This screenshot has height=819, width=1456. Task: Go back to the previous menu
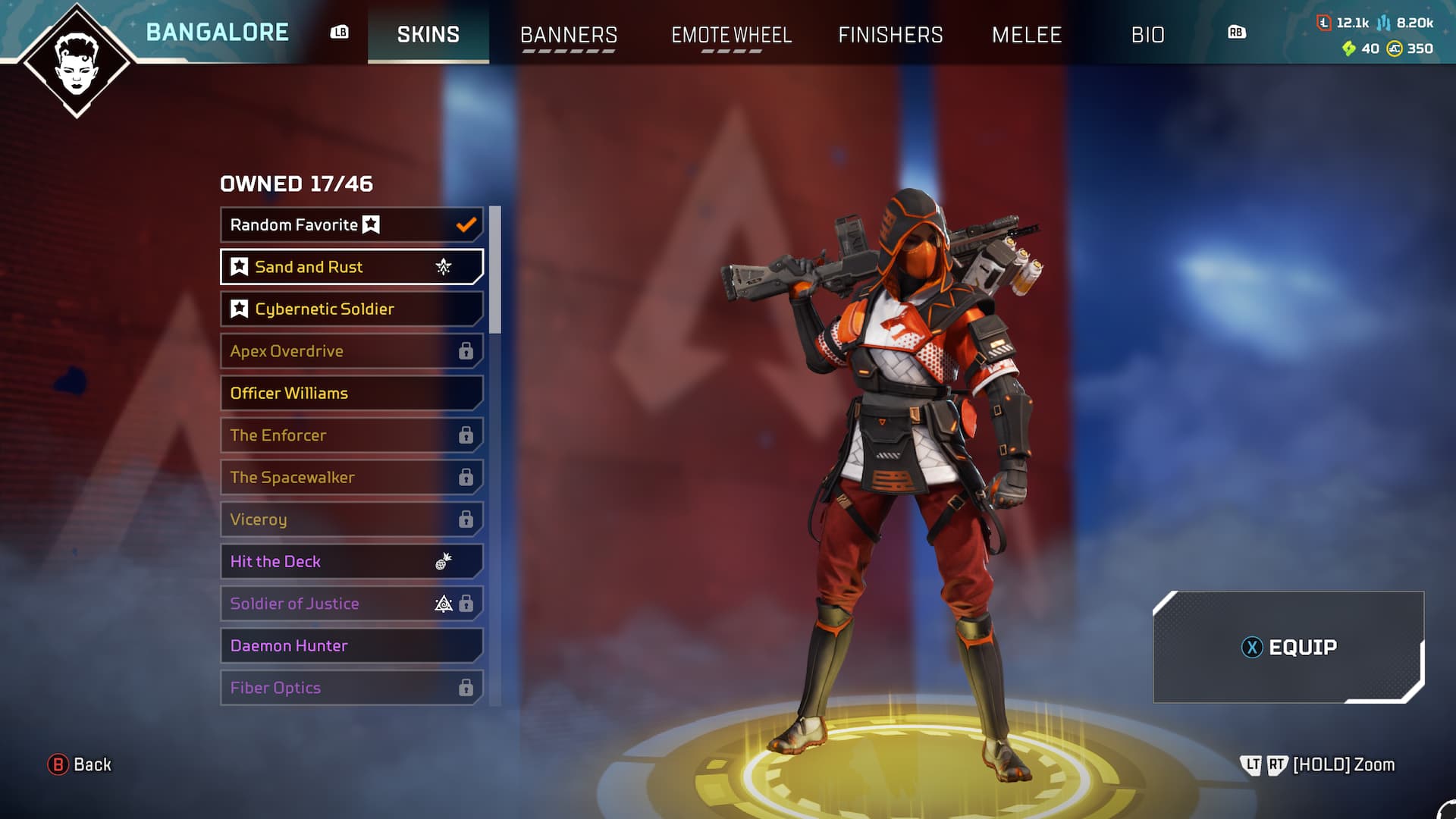coord(80,764)
